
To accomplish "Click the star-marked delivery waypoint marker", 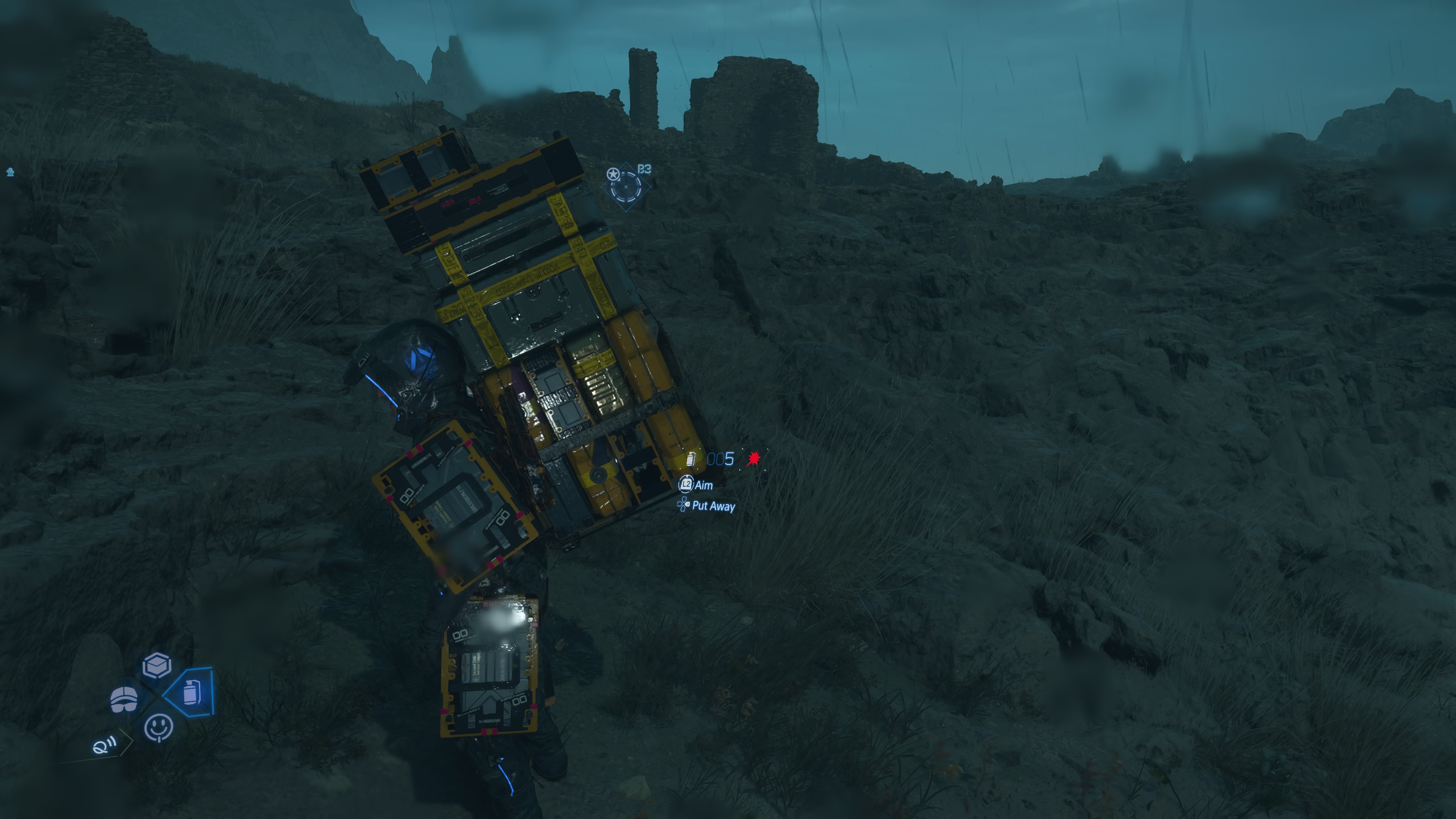I will [626, 185].
